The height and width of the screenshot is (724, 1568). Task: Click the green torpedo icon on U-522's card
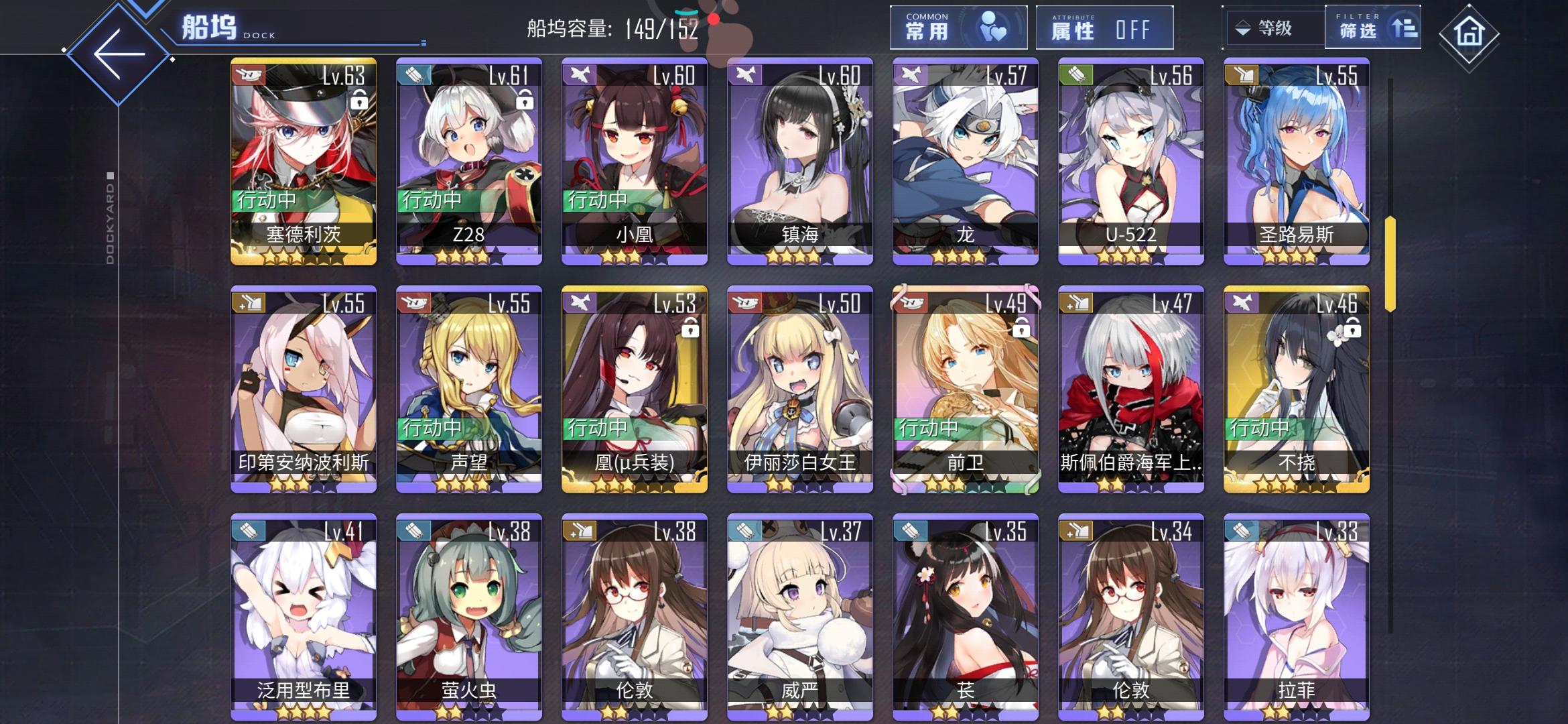(x=1076, y=76)
